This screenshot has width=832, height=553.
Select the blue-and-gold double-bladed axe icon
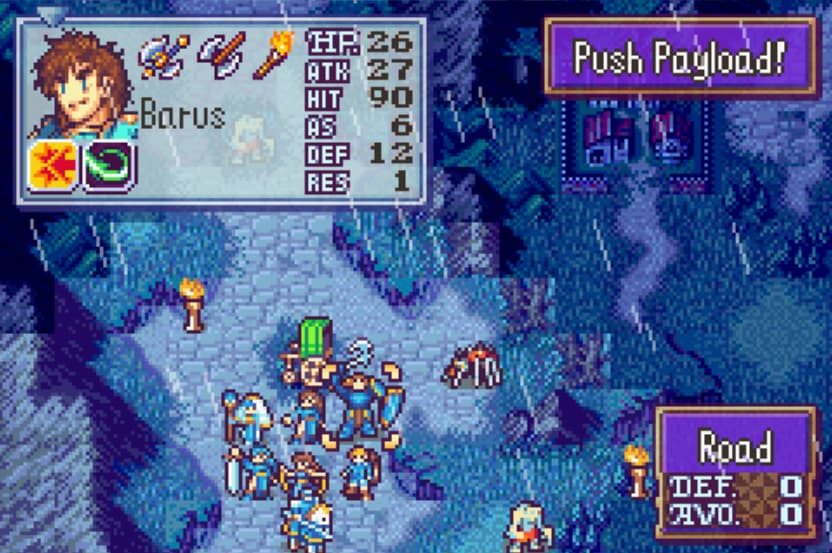pyautogui.click(x=163, y=57)
